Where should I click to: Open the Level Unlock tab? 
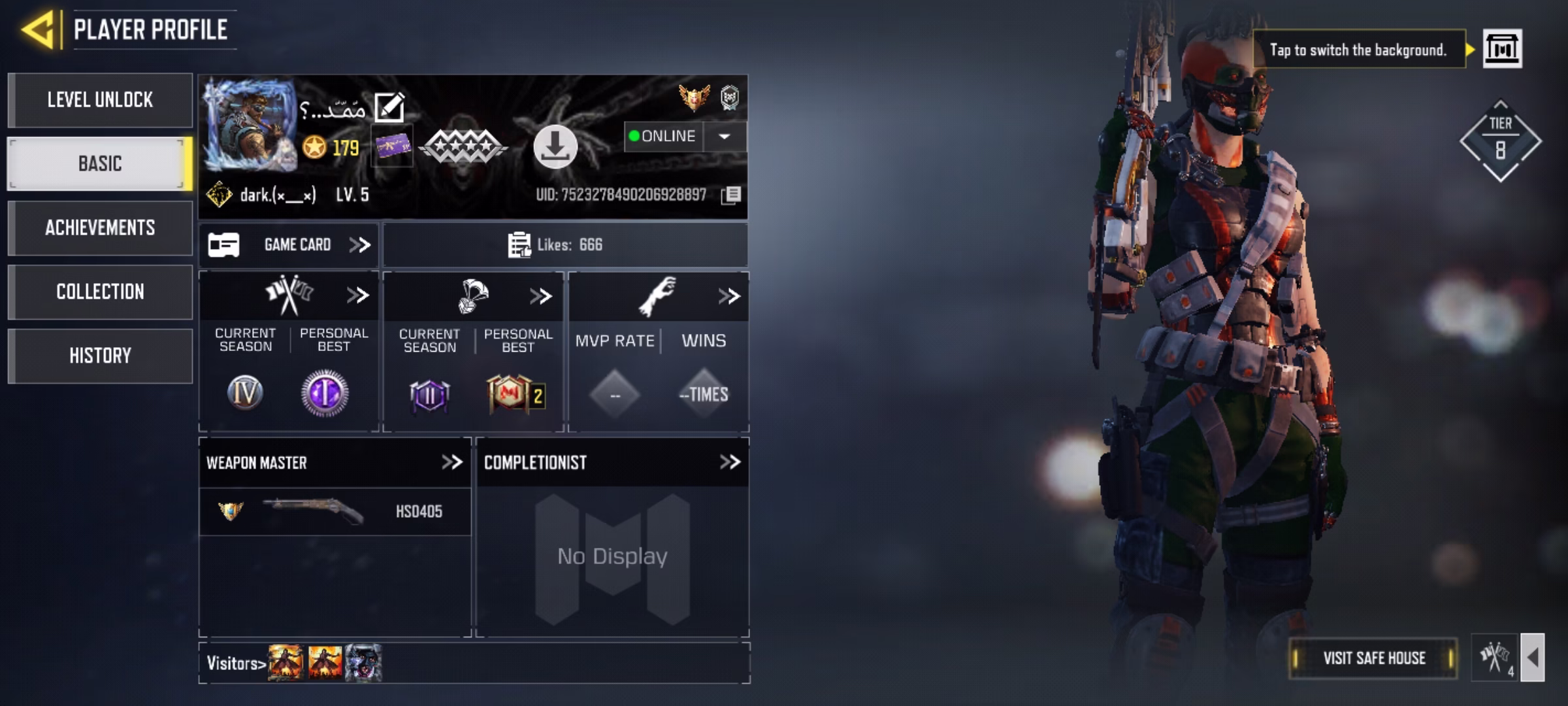coord(100,100)
